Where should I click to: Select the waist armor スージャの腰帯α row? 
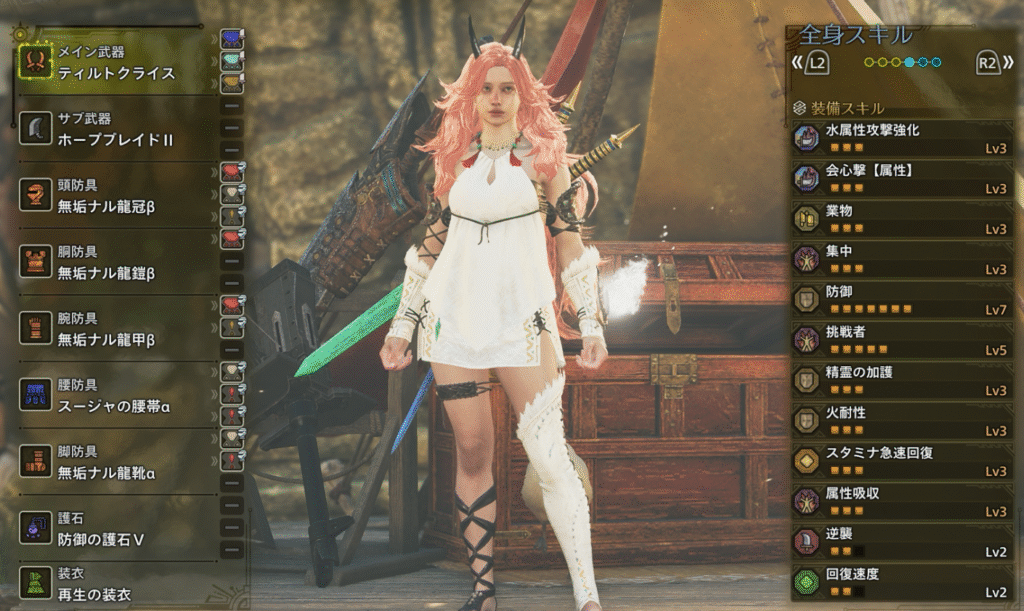click(x=116, y=395)
